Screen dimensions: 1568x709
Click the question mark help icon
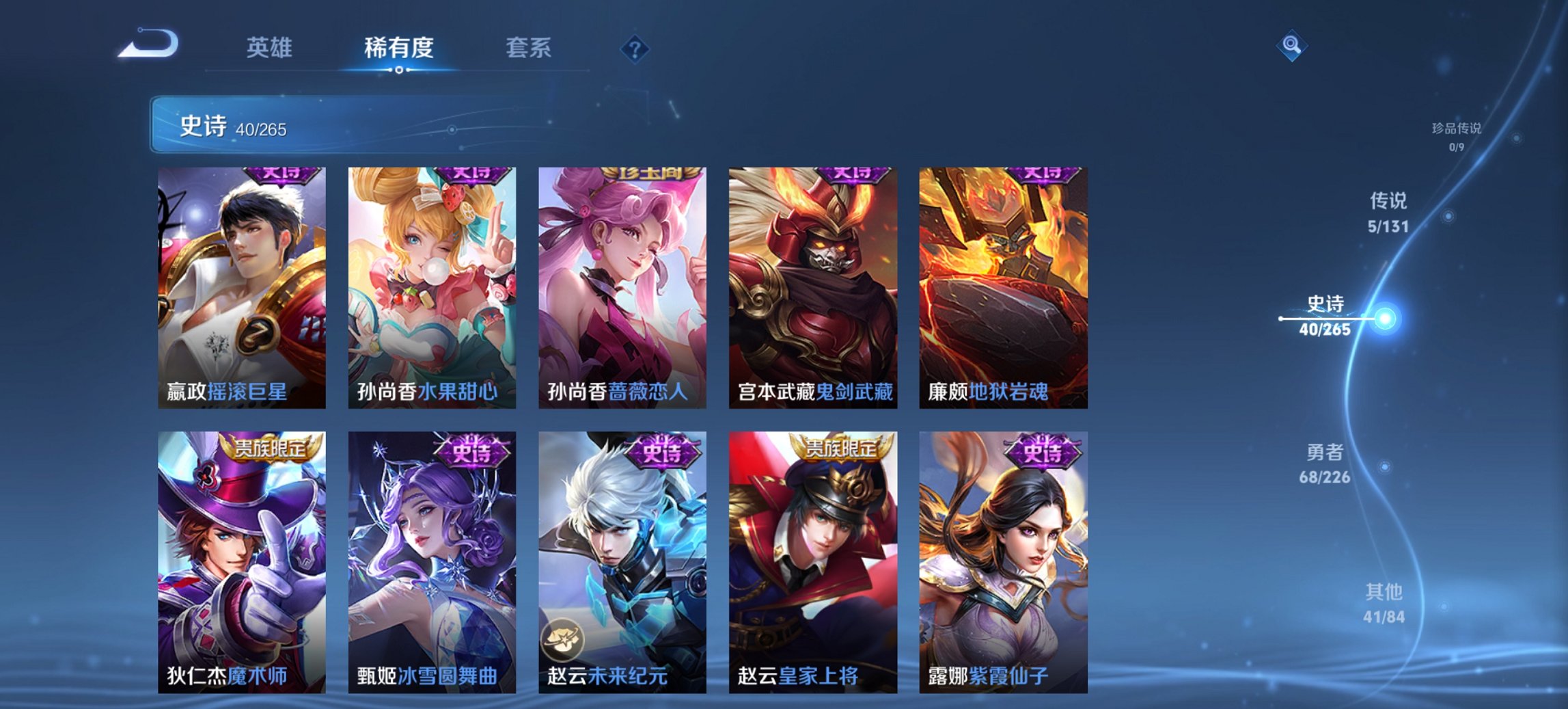coord(635,48)
